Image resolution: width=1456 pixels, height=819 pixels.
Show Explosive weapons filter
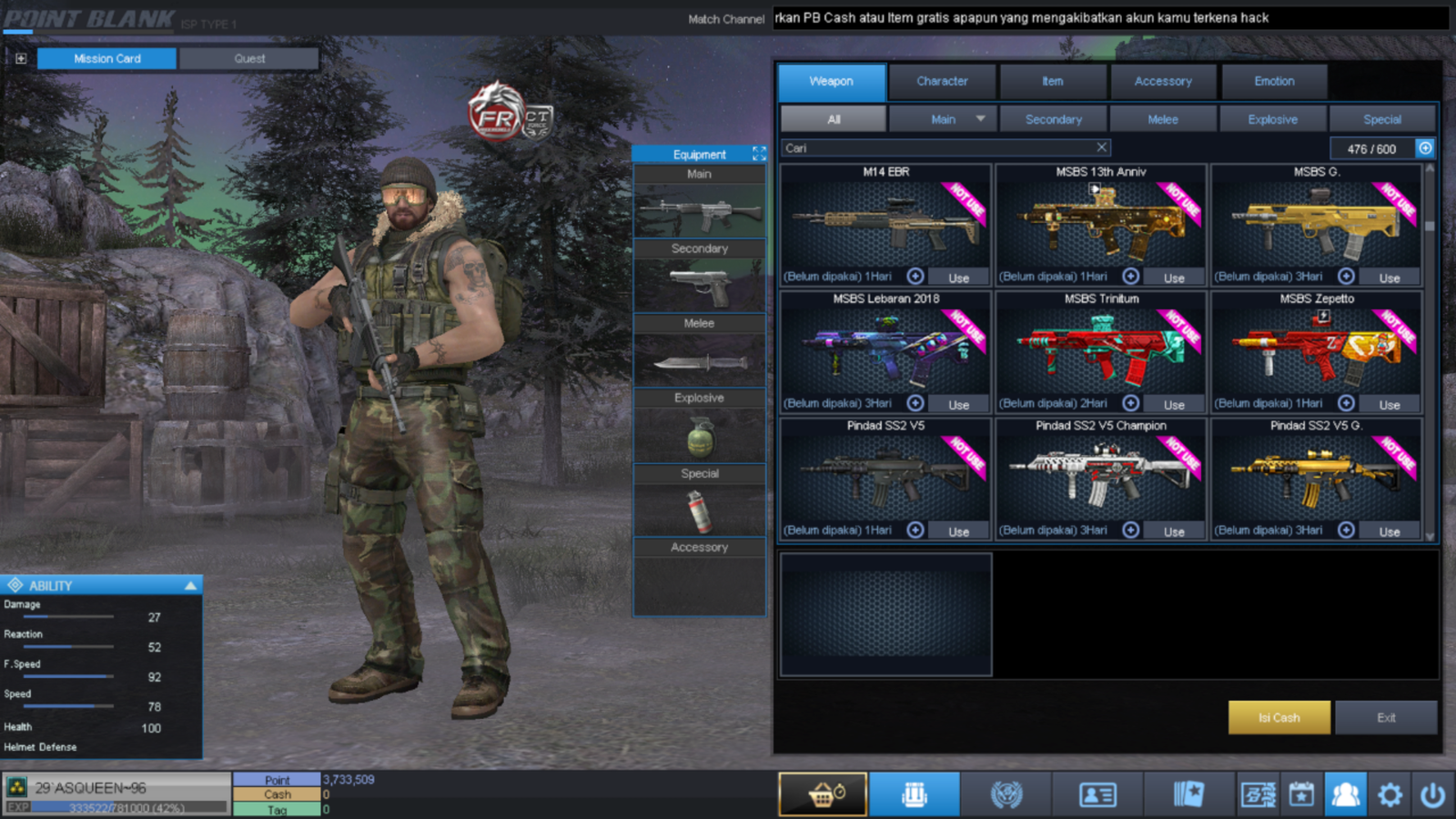(1272, 119)
